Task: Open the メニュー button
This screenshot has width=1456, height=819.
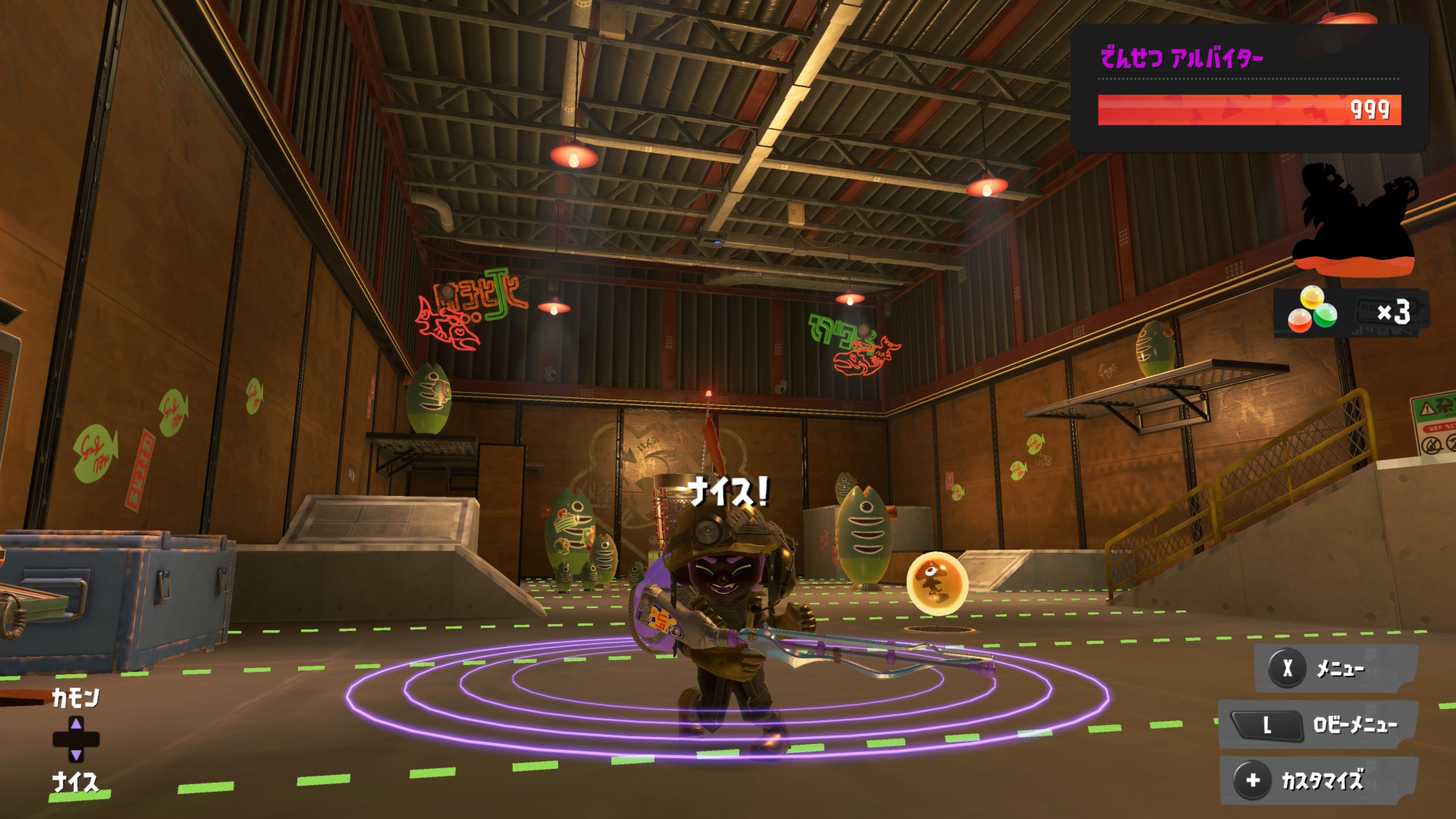Action: pyautogui.click(x=1336, y=669)
